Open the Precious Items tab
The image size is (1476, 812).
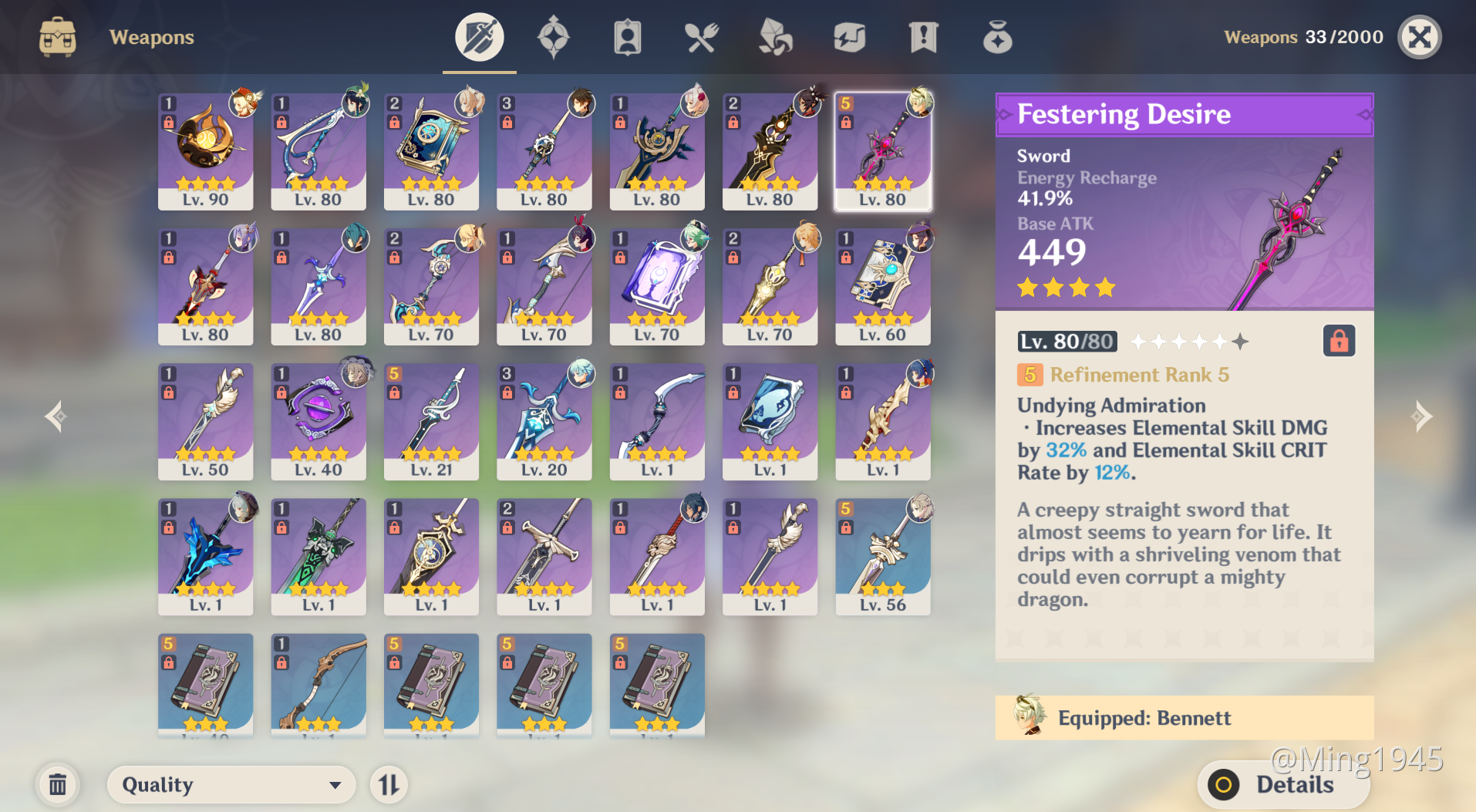996,36
